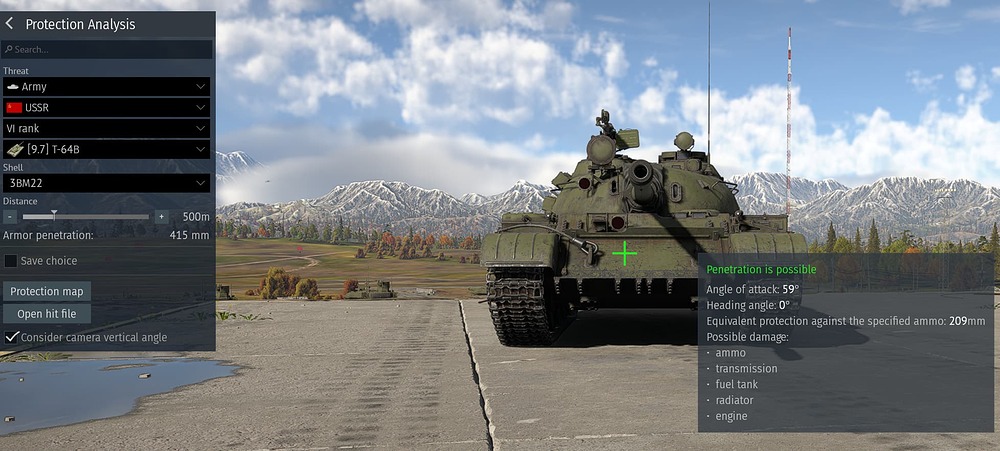This screenshot has height=451, width=1000.
Task: Open hit file
Action: (47, 314)
